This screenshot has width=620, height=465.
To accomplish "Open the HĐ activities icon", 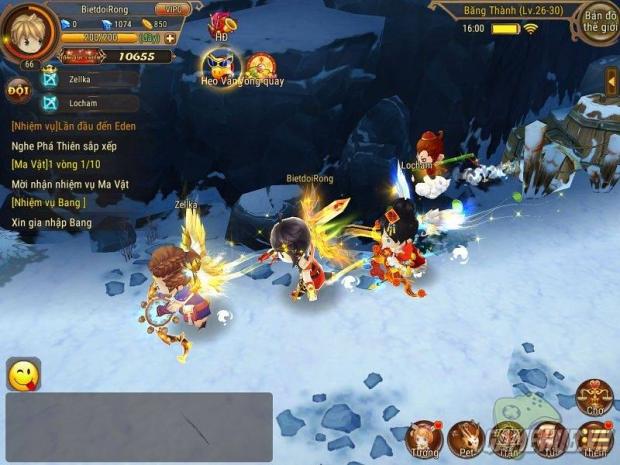I will pyautogui.click(x=220, y=25).
